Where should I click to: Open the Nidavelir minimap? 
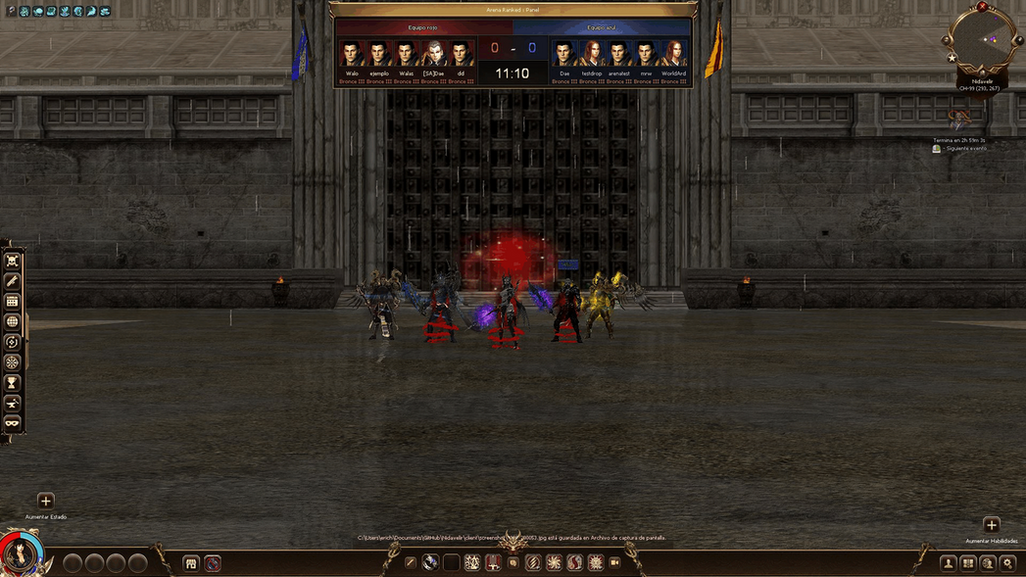979,38
